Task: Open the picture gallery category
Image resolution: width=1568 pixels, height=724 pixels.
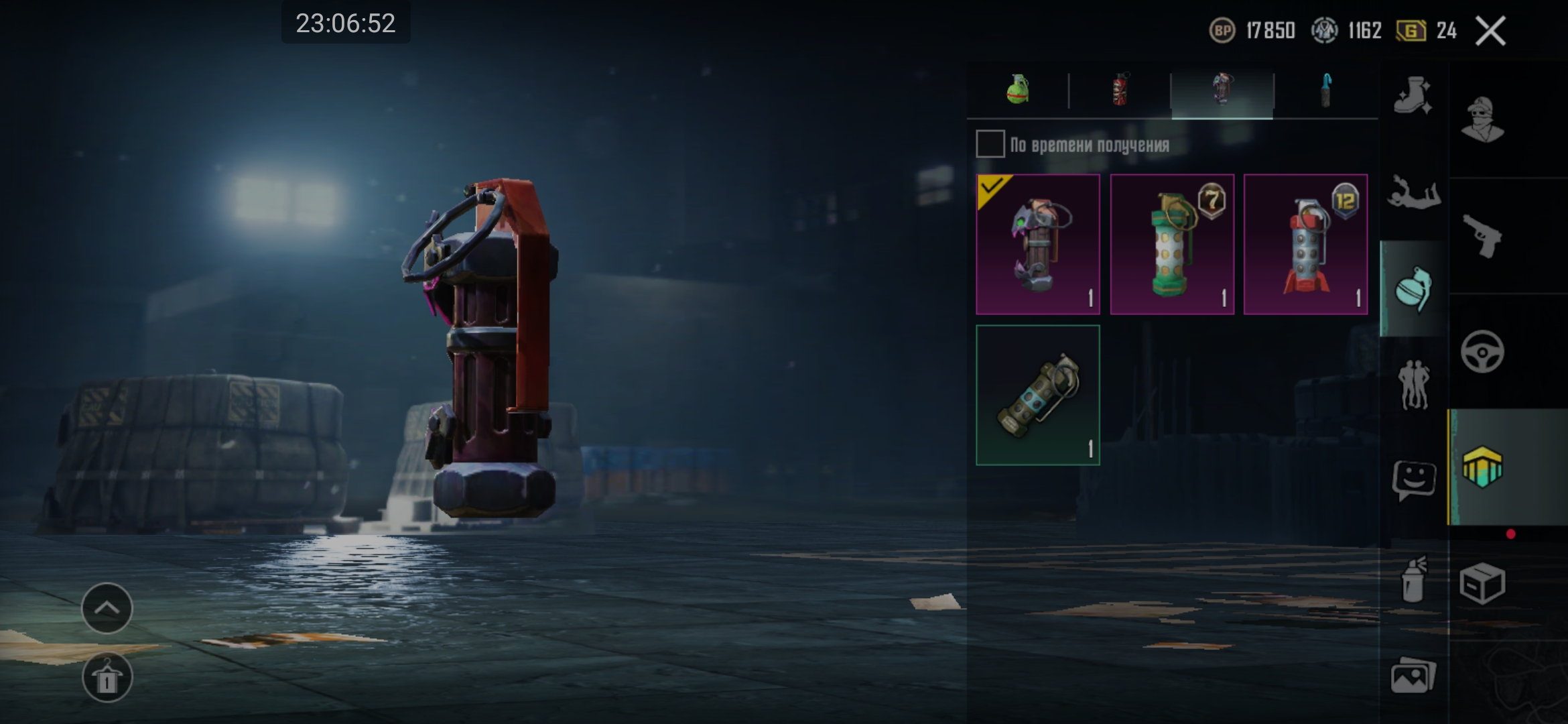Action: pyautogui.click(x=1413, y=674)
